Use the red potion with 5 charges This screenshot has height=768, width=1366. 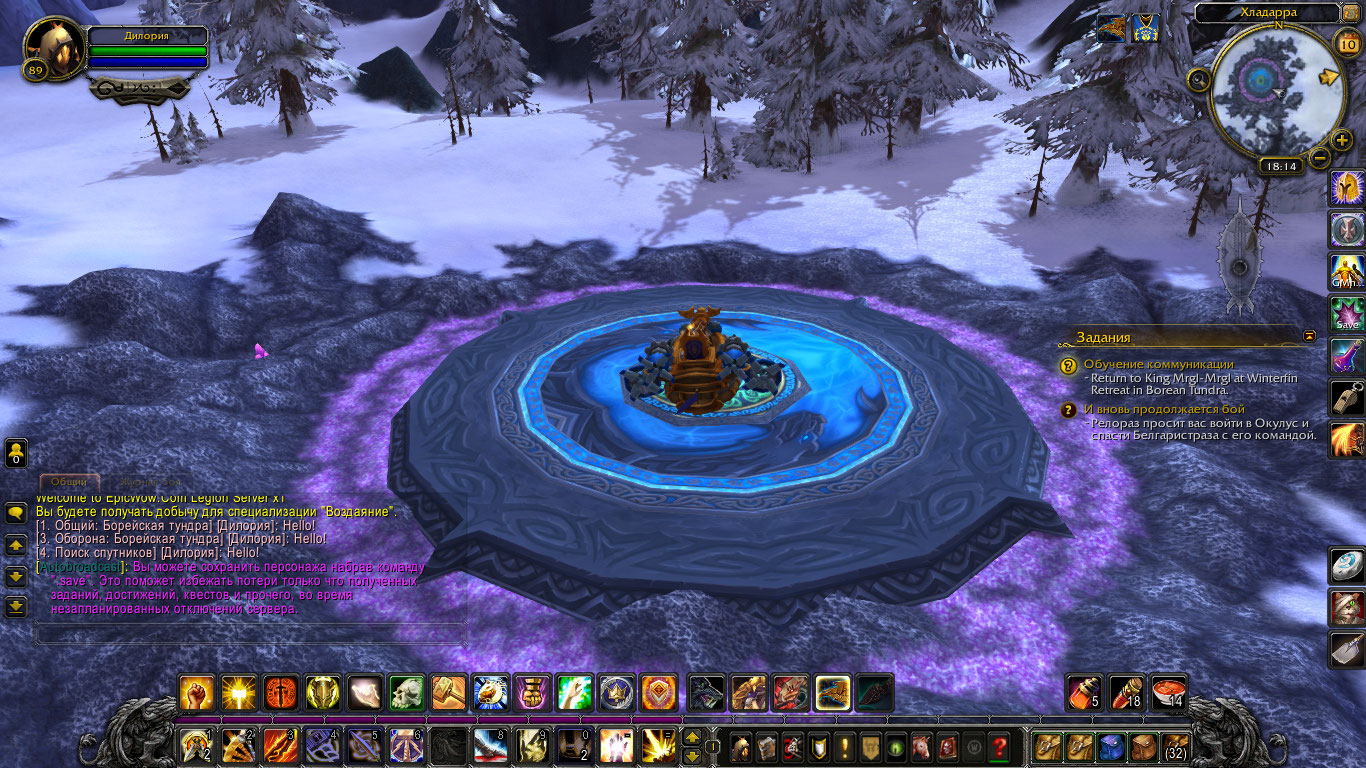pos(1085,692)
